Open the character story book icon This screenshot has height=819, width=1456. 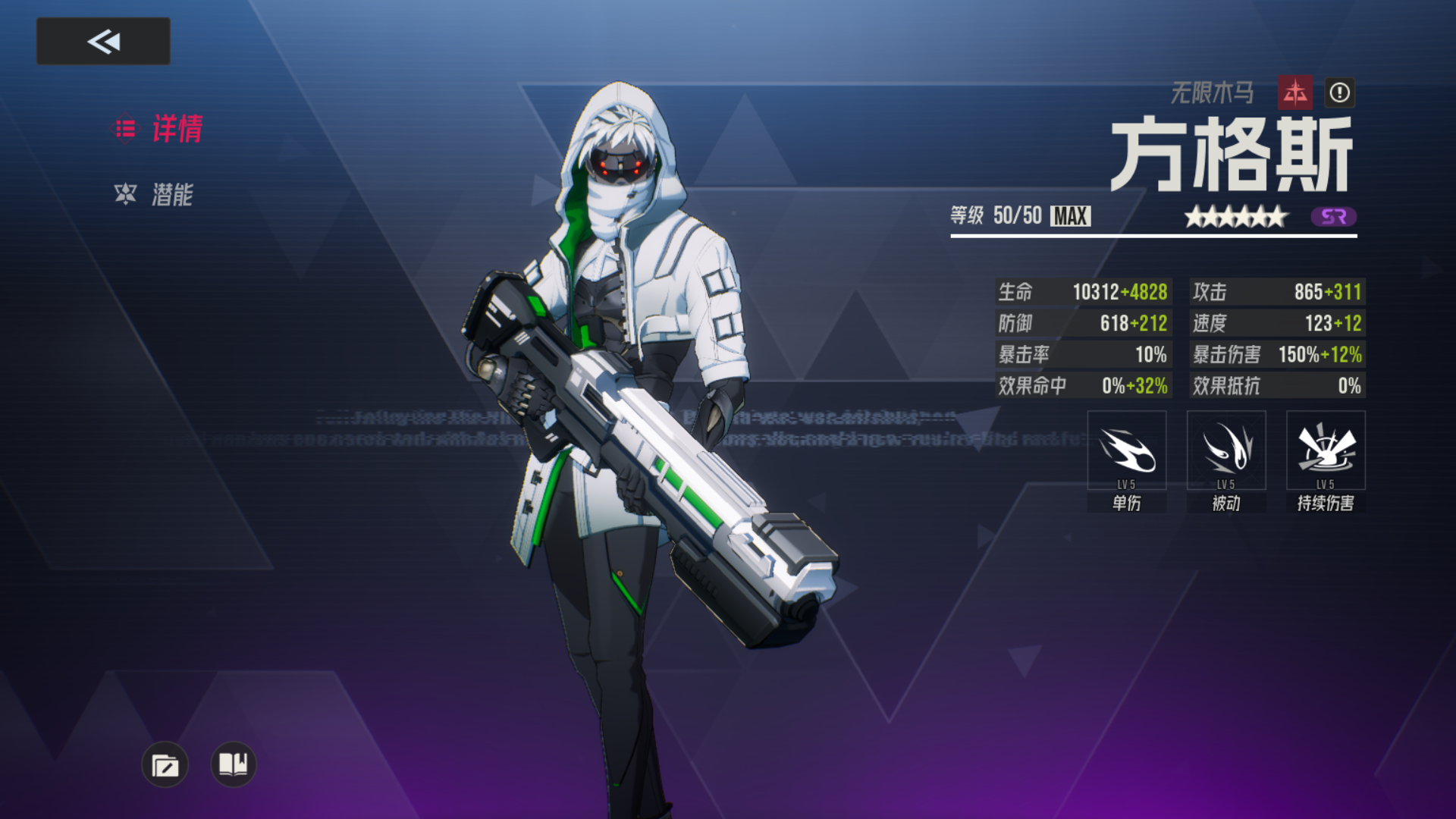click(x=232, y=765)
